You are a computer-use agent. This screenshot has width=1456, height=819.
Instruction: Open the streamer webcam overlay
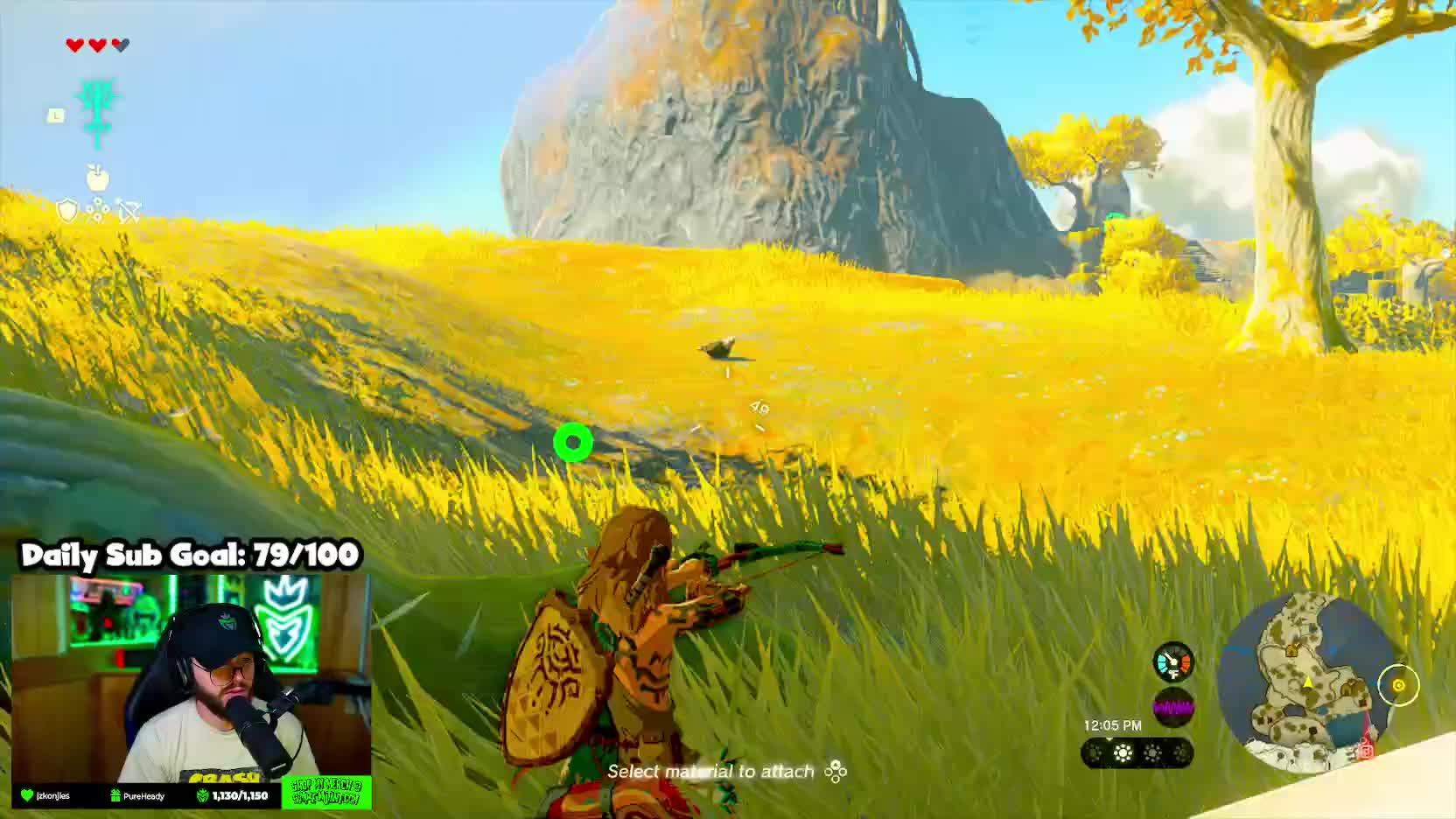click(x=191, y=678)
